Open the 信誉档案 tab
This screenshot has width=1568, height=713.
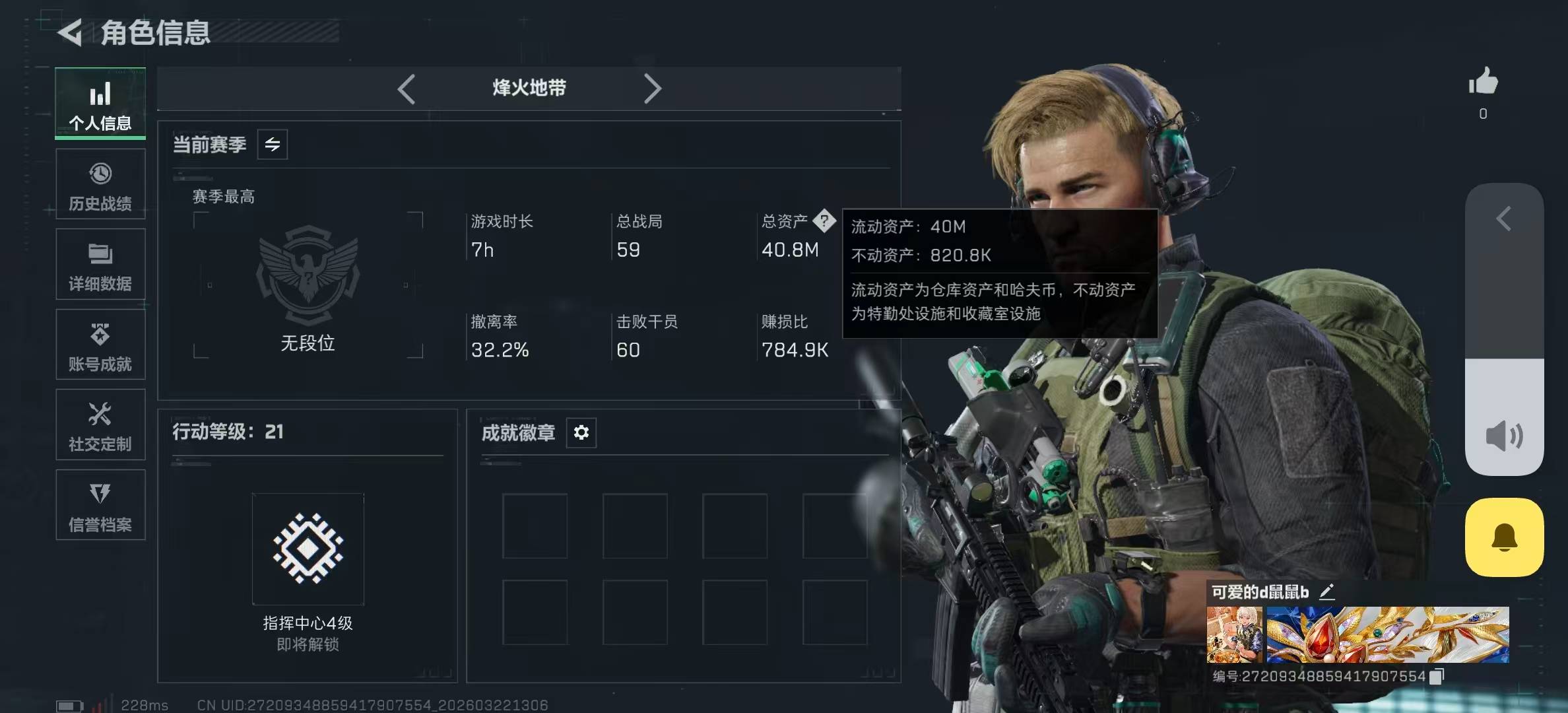tap(100, 505)
